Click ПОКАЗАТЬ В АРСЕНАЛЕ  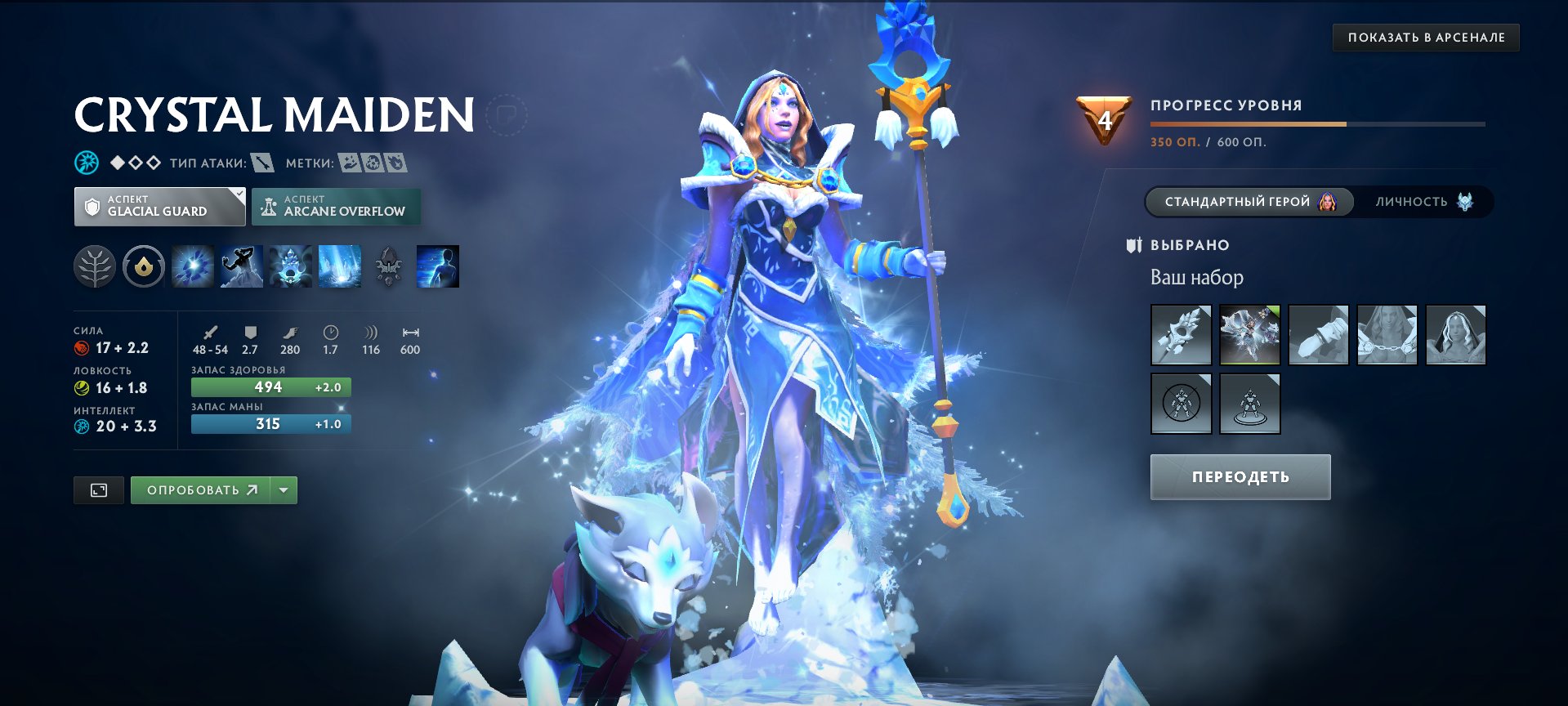pyautogui.click(x=1425, y=37)
